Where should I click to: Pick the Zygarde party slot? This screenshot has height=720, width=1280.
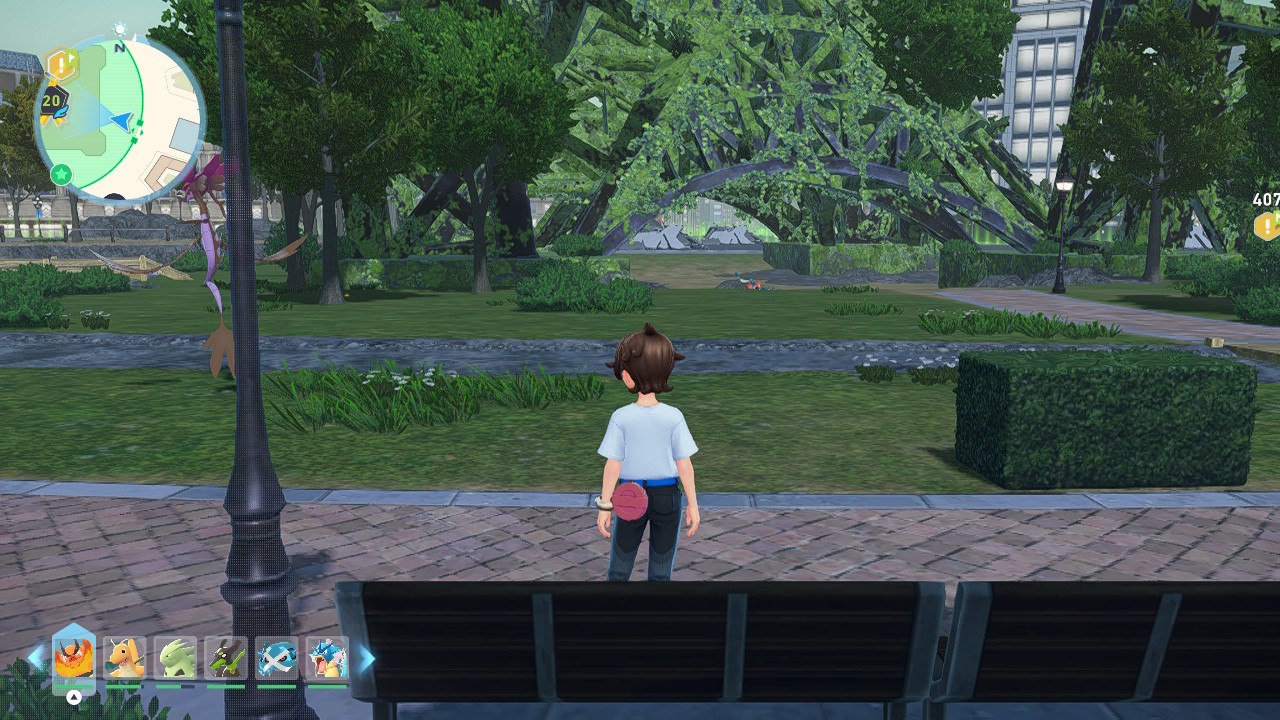point(226,658)
